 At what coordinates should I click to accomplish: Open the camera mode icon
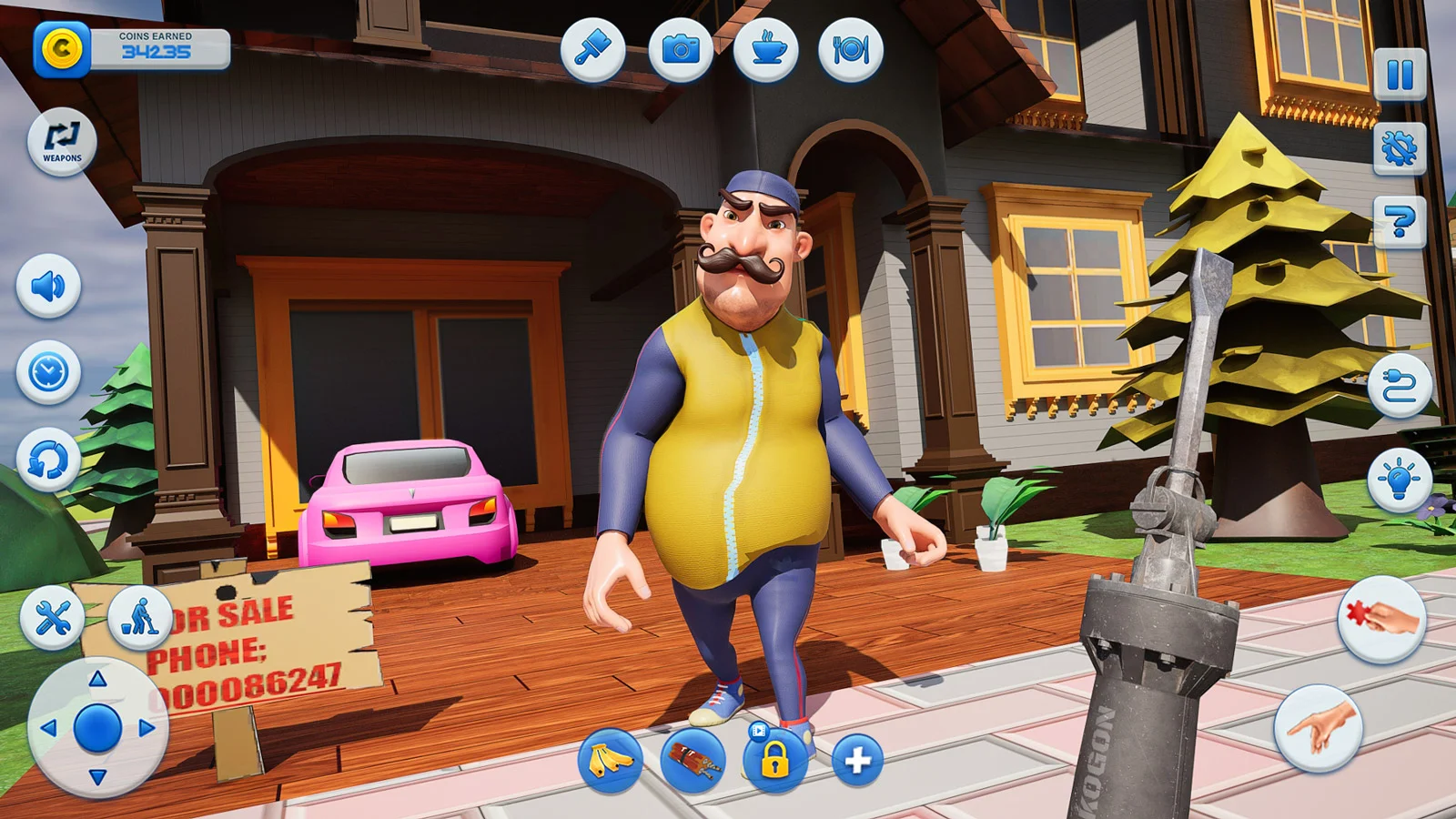[x=681, y=52]
